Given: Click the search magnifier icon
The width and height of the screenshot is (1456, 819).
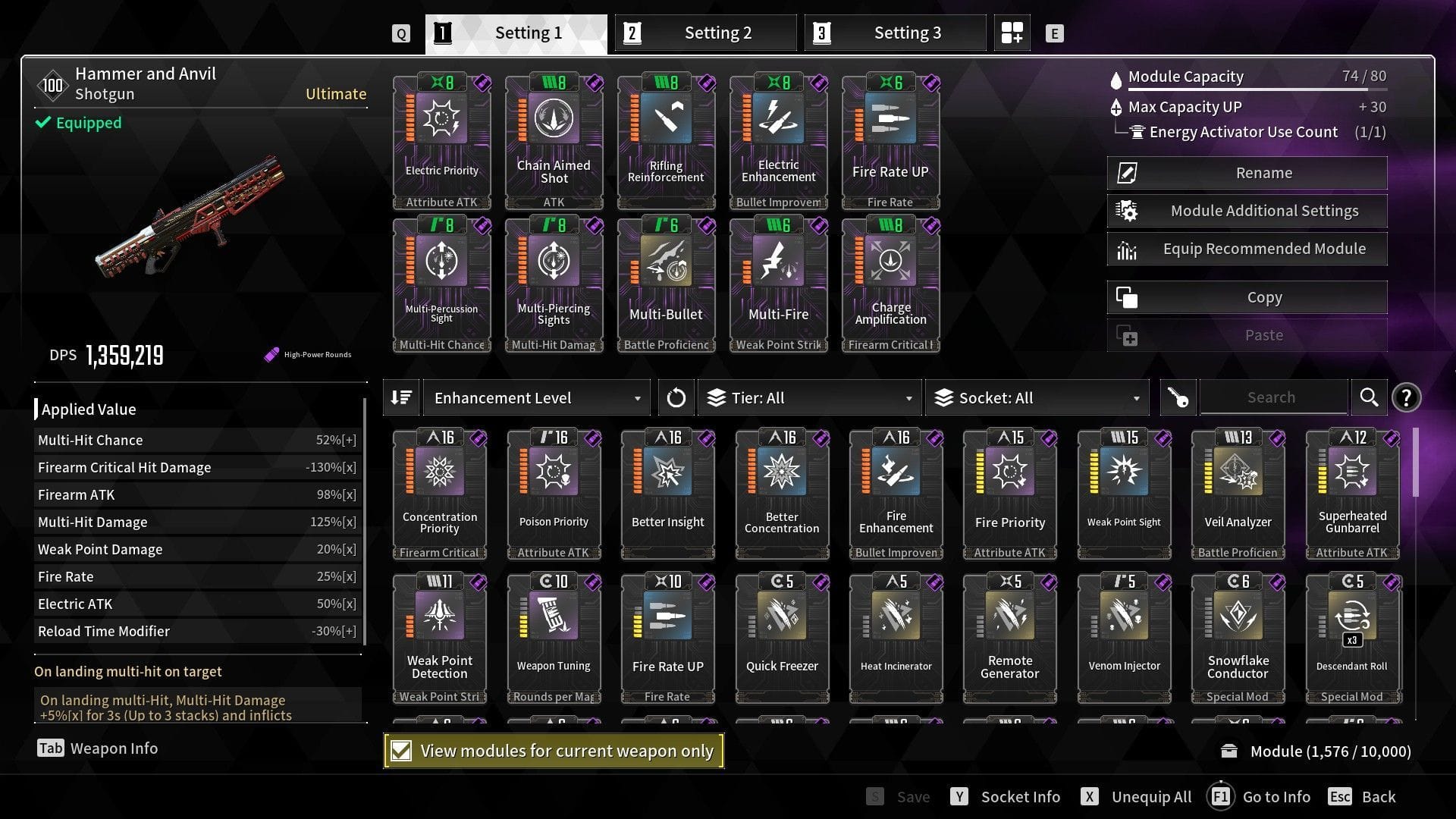Looking at the screenshot, I should click(x=1369, y=397).
